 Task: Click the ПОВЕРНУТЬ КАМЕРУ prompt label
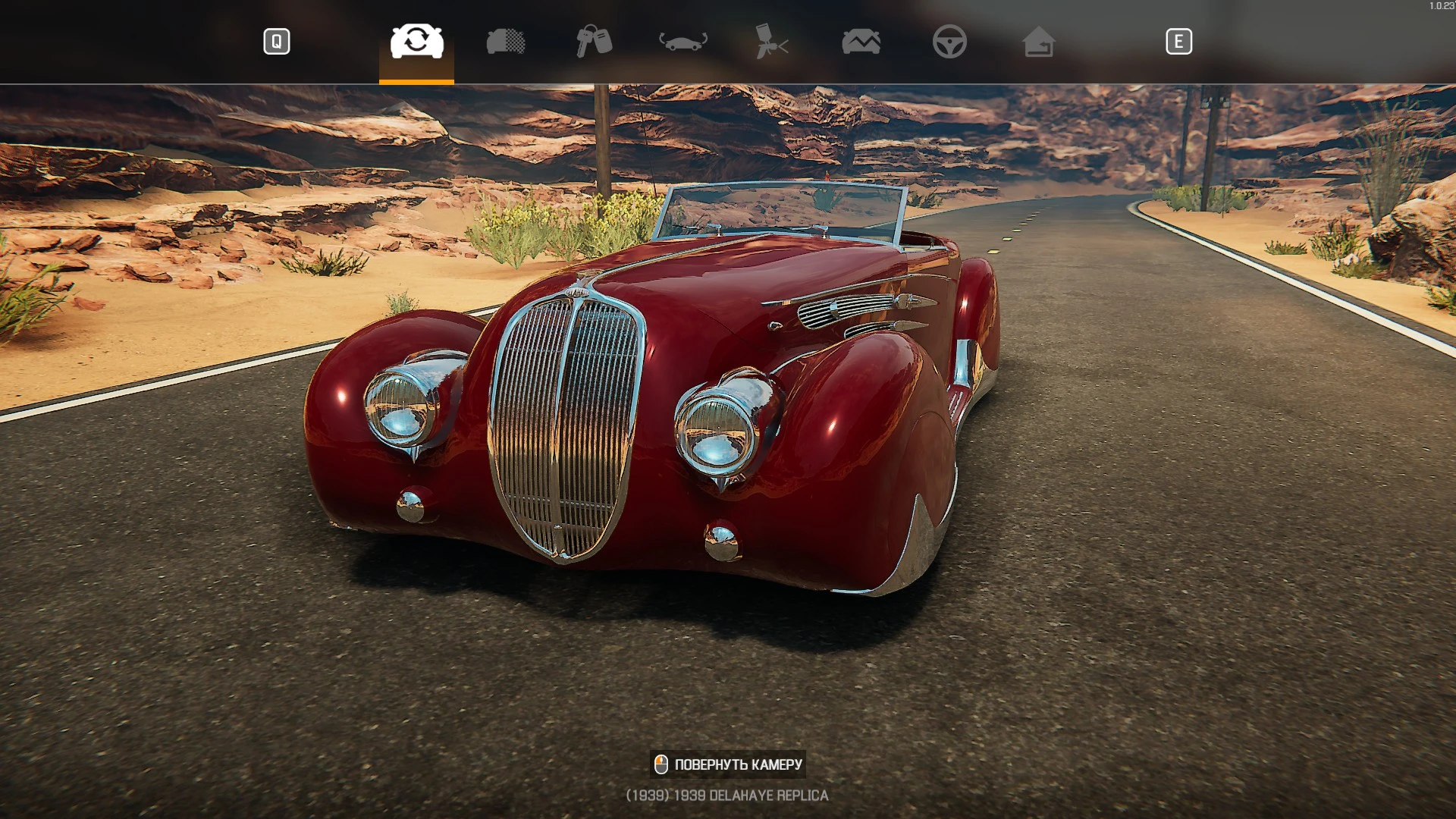tap(737, 764)
